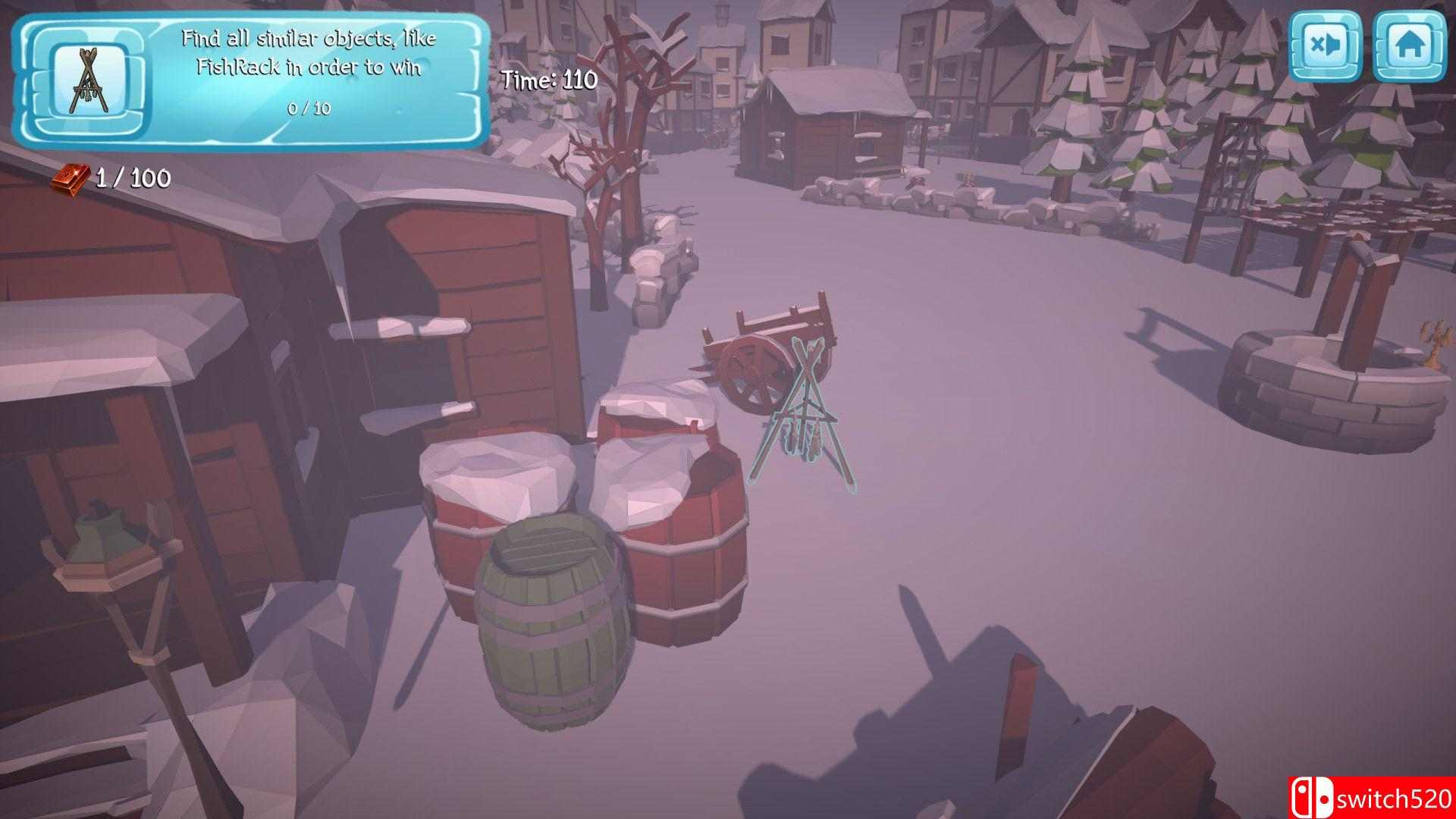Click the quest panel header text
Image resolution: width=1456 pixels, height=819 pixels.
coord(309,55)
